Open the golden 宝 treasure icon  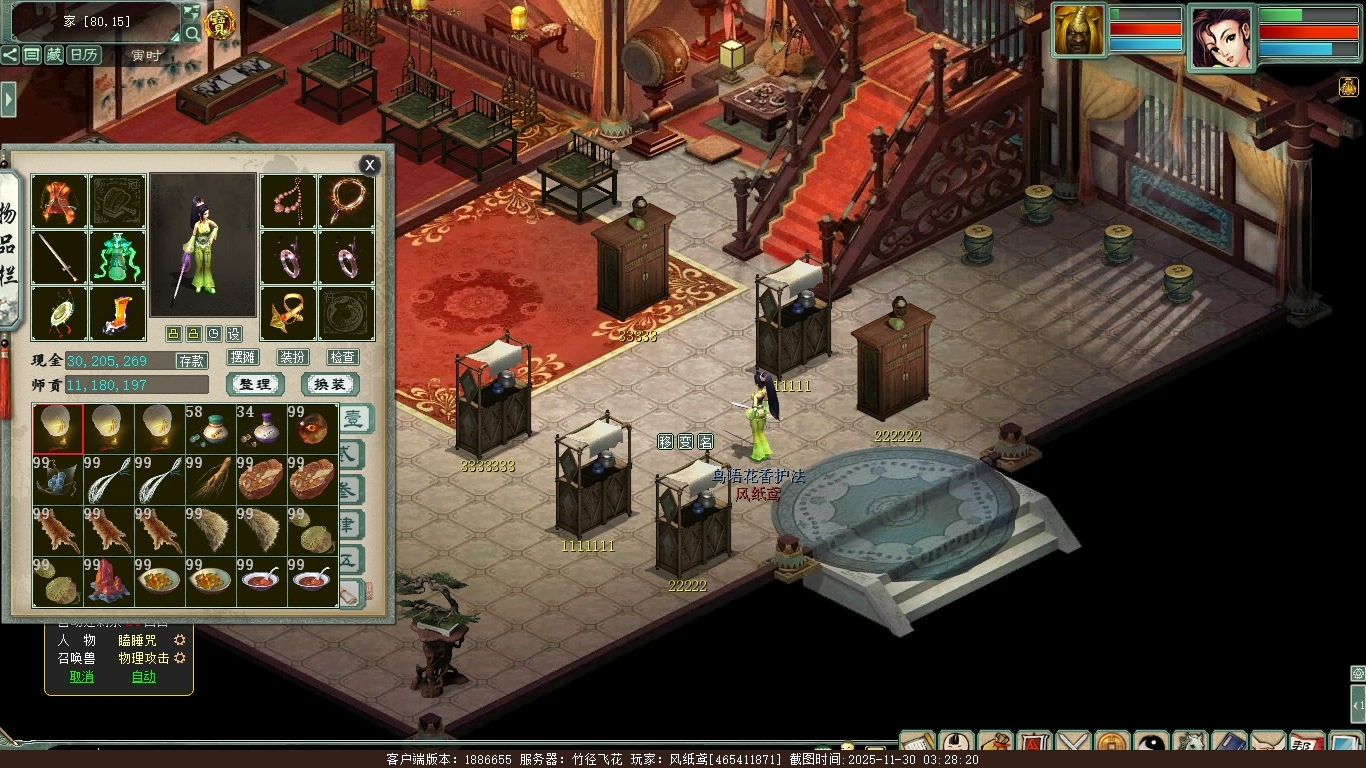pyautogui.click(x=220, y=22)
